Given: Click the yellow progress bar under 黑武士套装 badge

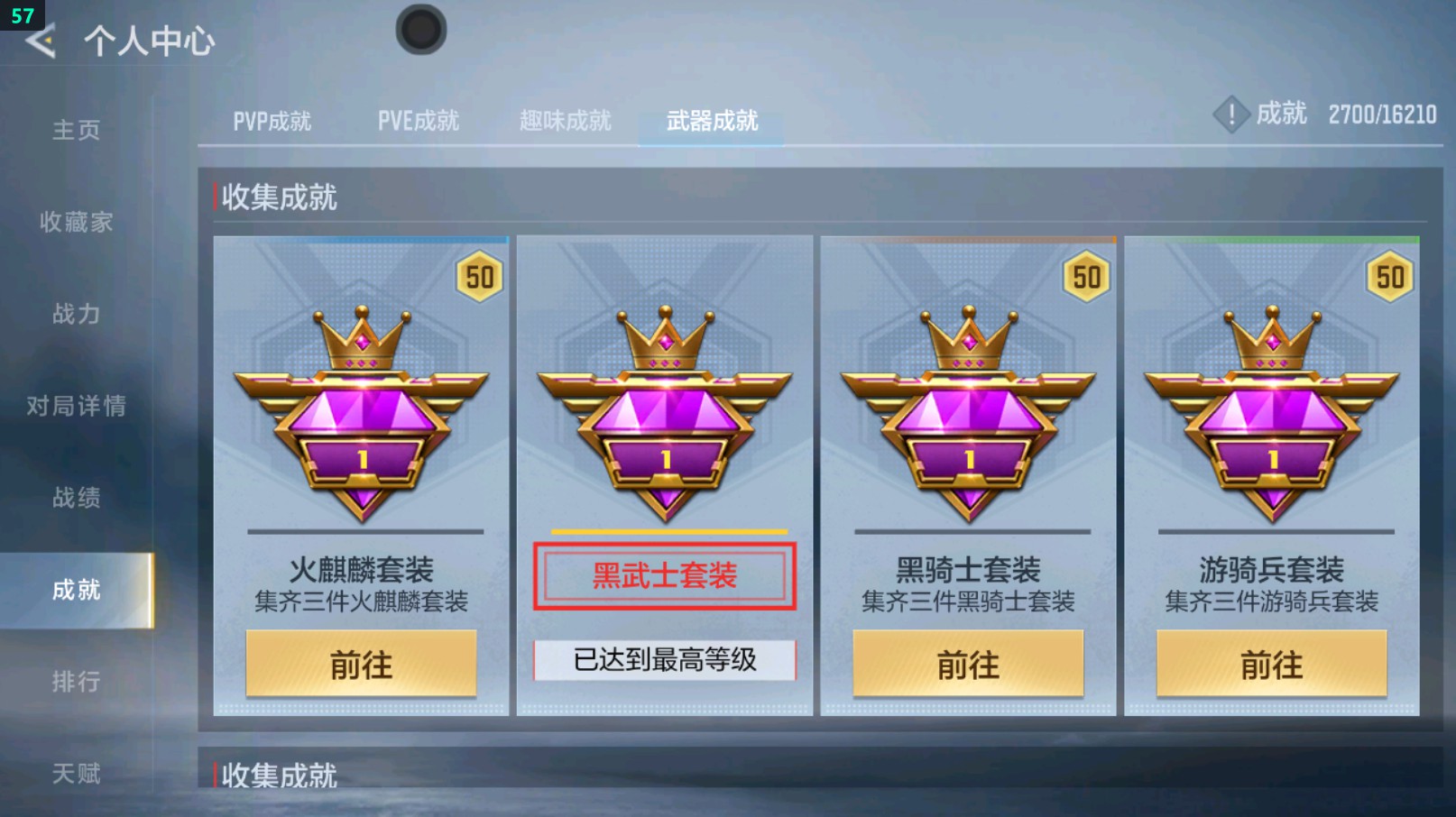Looking at the screenshot, I should 665,532.
